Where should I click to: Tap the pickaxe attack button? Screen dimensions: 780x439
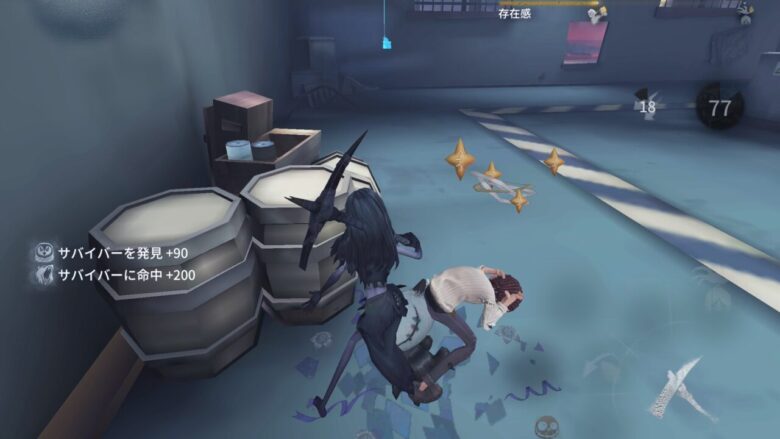click(x=682, y=387)
